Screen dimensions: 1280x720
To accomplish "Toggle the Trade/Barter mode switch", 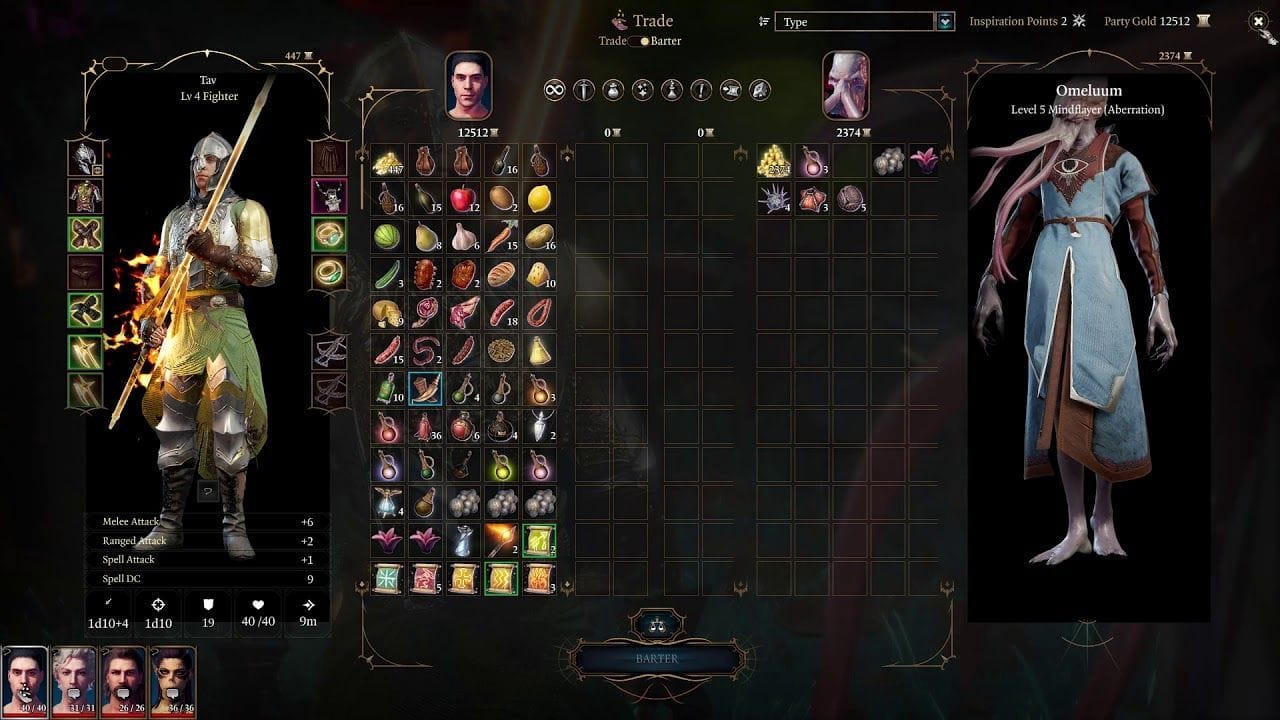I will [x=639, y=41].
